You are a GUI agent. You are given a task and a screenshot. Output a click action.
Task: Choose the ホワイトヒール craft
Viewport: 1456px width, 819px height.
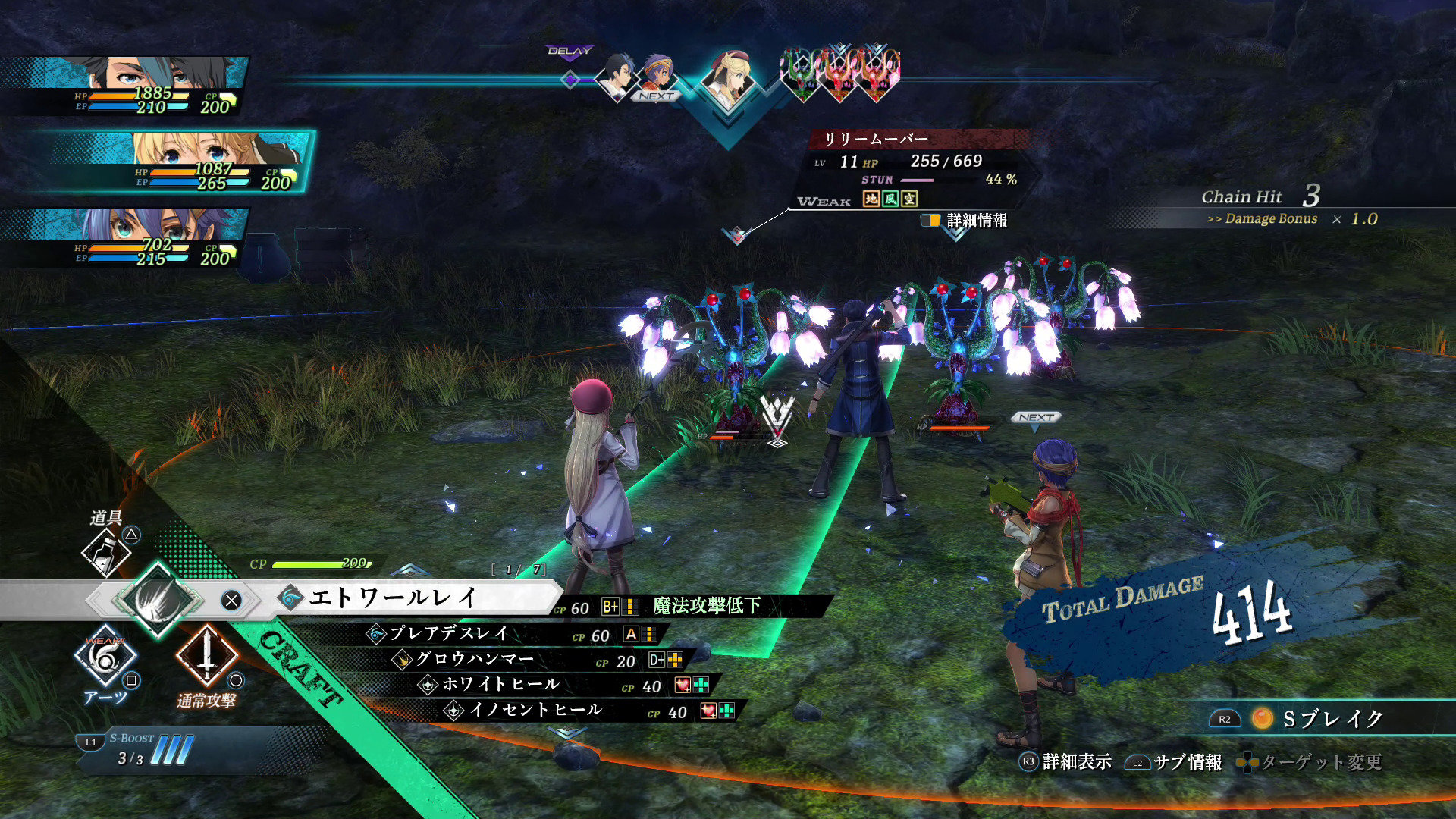tap(500, 685)
